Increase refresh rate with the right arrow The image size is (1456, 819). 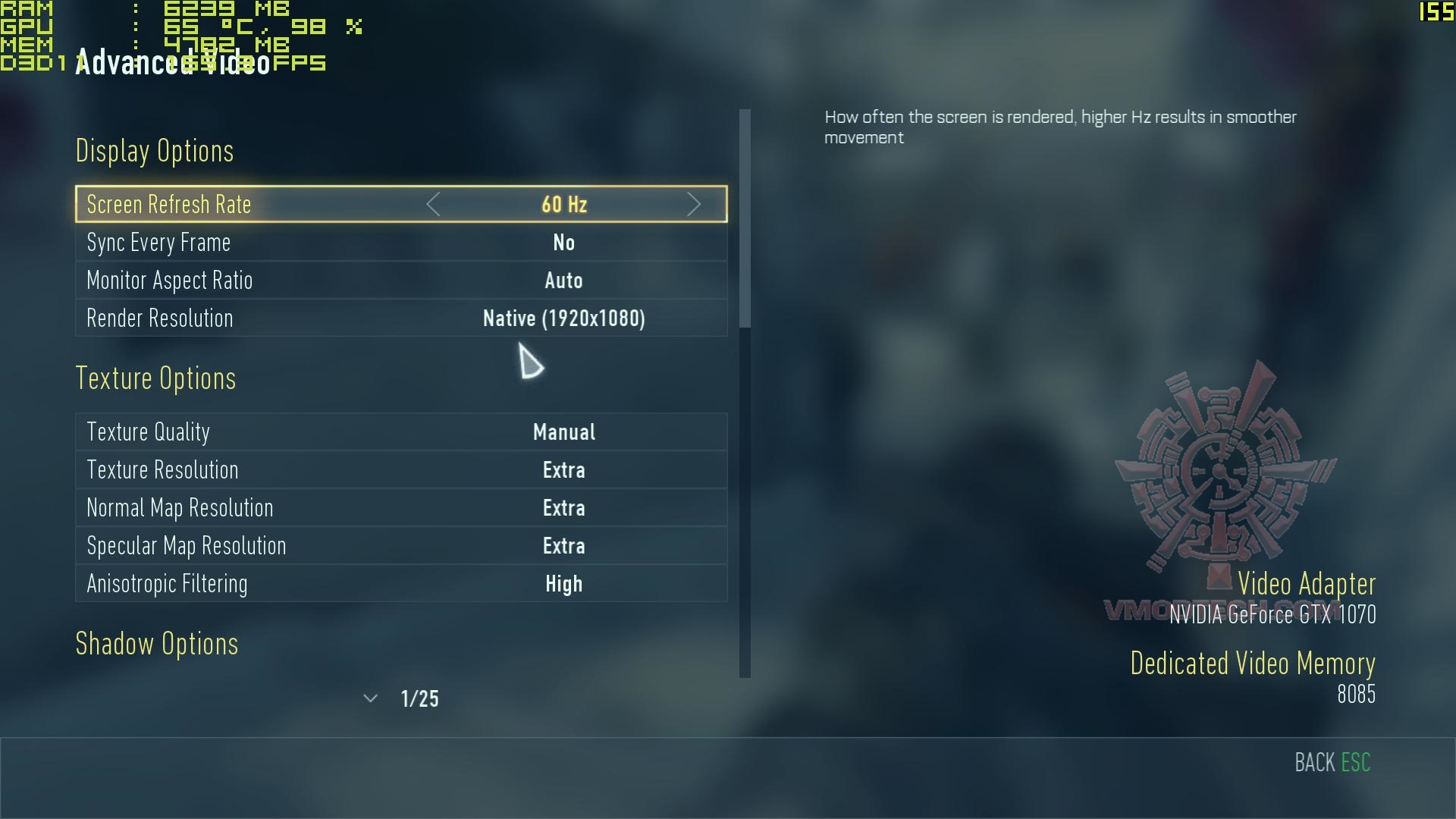tap(693, 204)
